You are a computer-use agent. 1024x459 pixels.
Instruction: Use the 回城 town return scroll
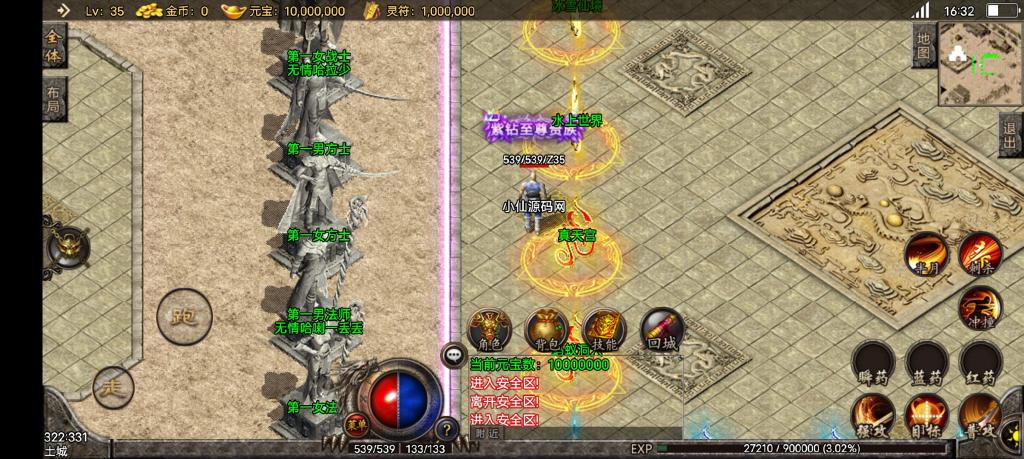(x=661, y=328)
